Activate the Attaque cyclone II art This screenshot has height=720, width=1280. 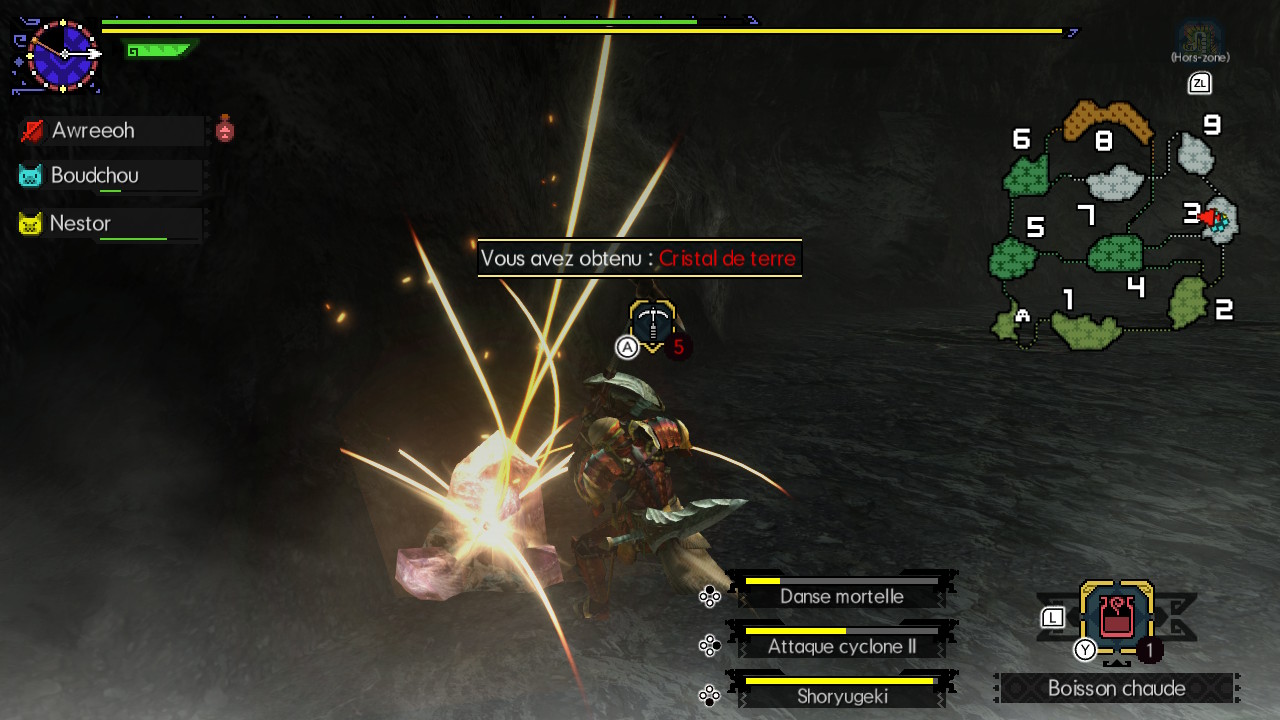pos(841,646)
